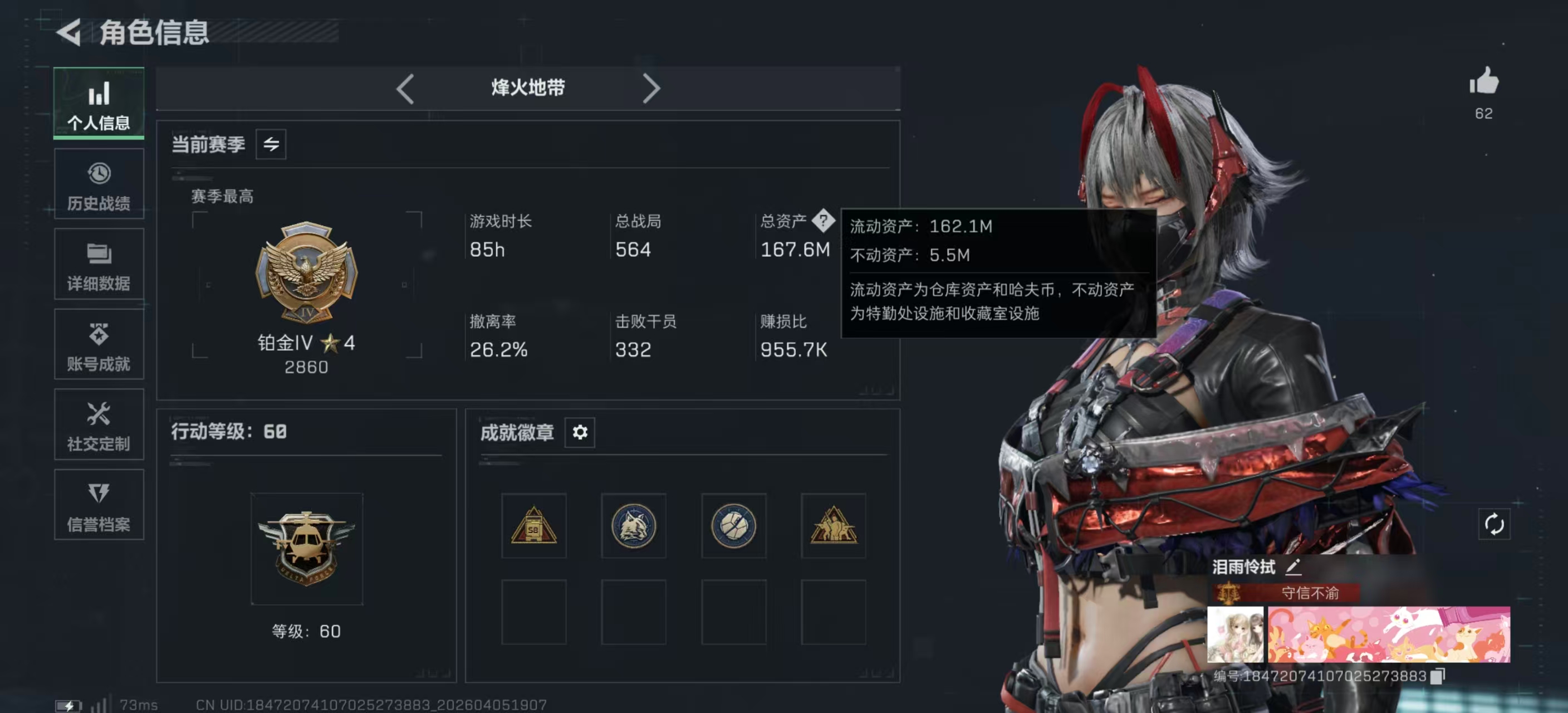Expand previous season with the left arrow
Image resolution: width=1568 pixels, height=713 pixels.
point(406,88)
